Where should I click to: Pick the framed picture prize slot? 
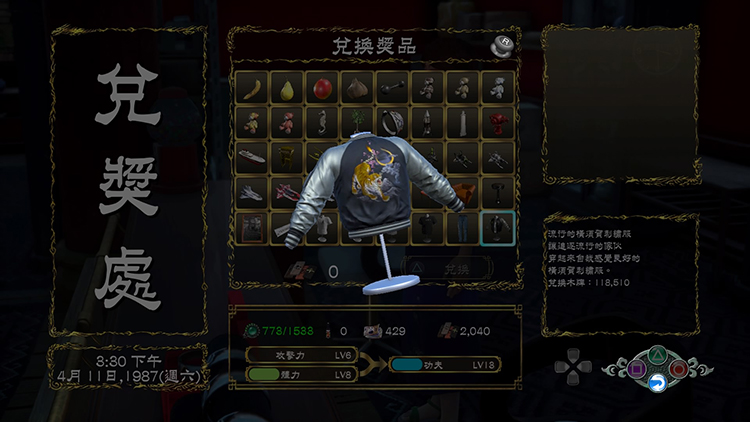pos(254,227)
